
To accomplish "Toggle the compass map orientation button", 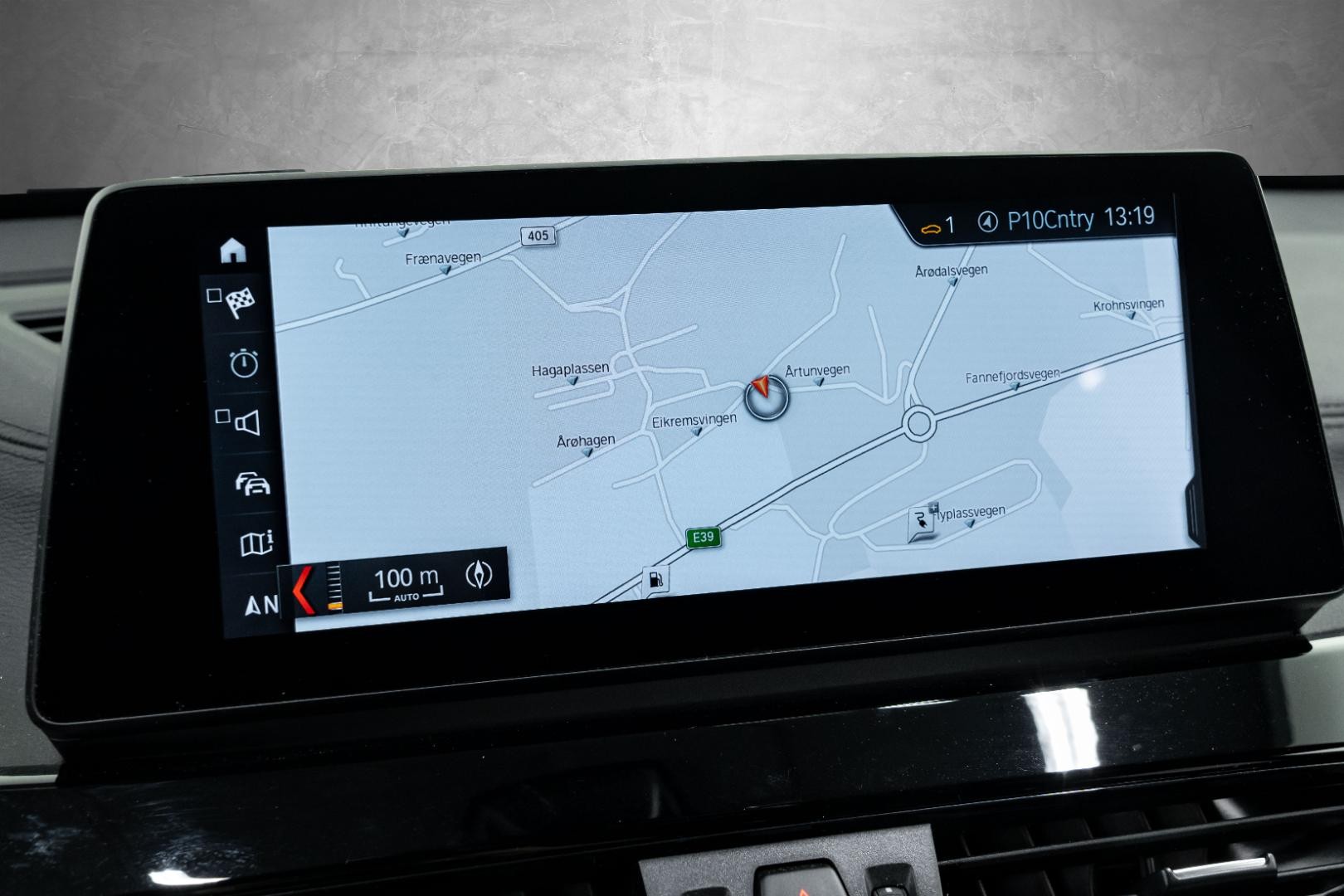I will (x=480, y=574).
